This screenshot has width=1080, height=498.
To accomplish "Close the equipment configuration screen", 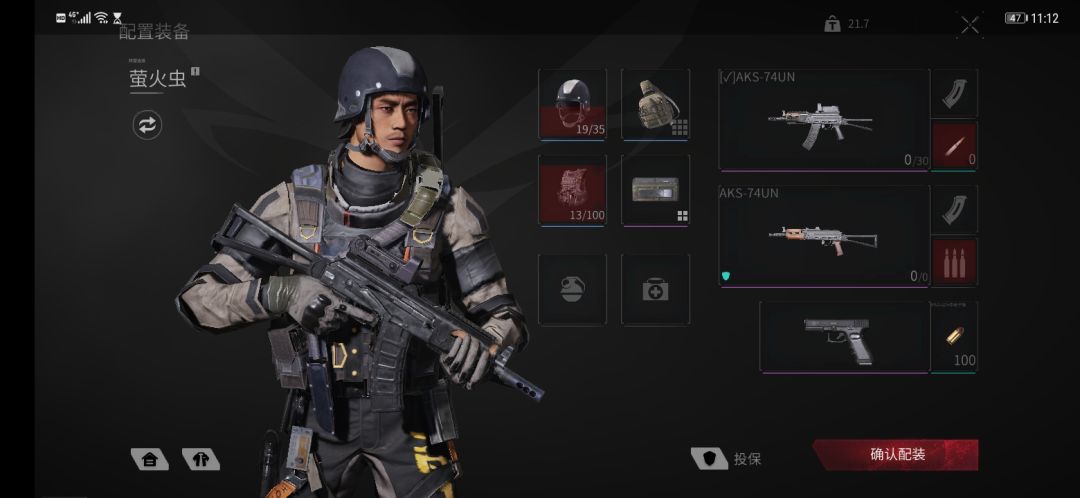I will point(969,26).
